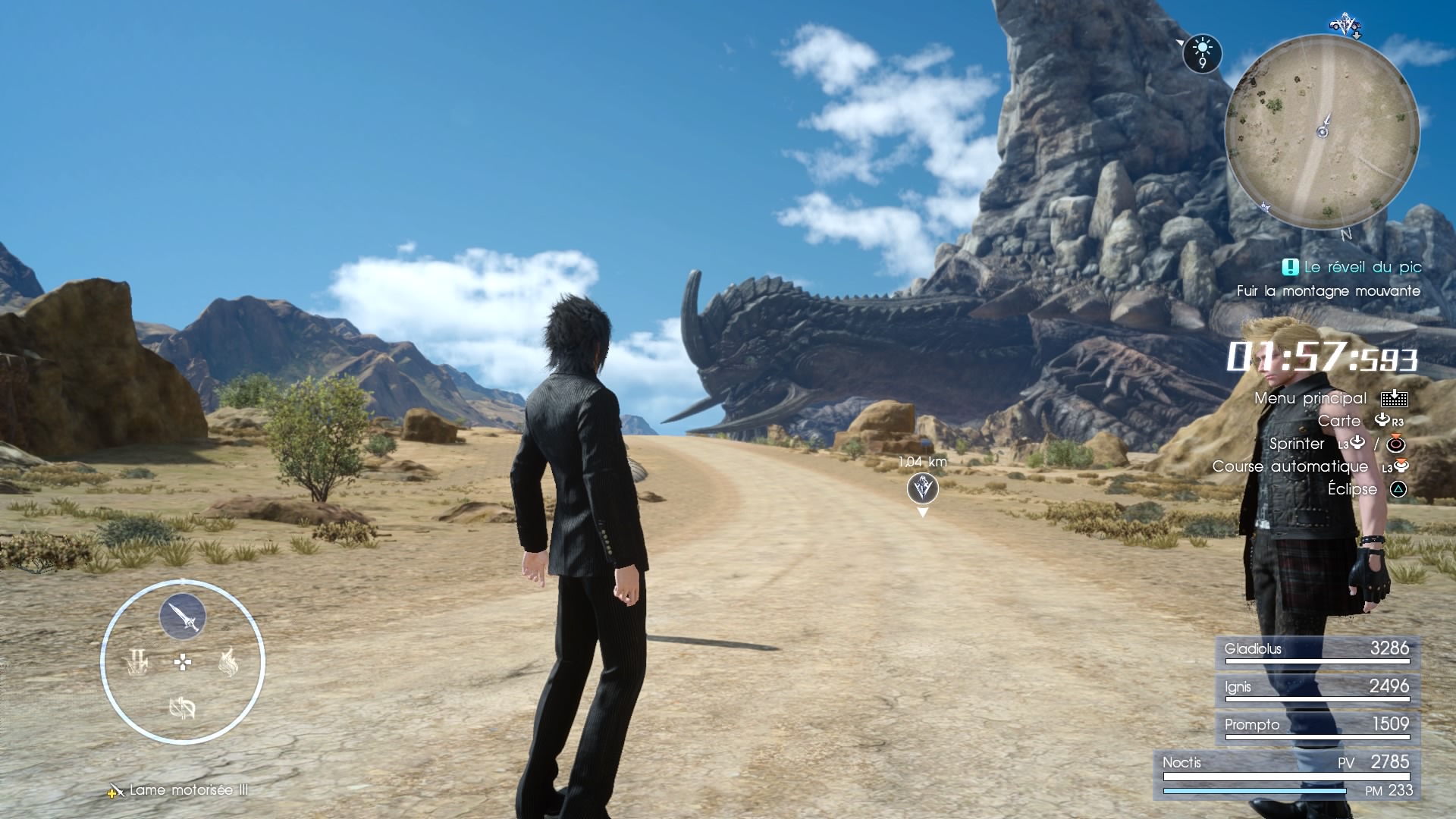Open the 'Le réveil du pic' quest tracker
Screen dimensions: 1456x819
click(1352, 267)
